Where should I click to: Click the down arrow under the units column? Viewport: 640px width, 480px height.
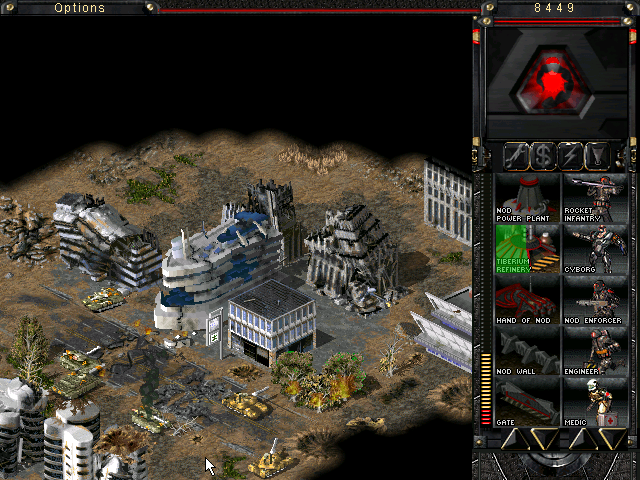click(x=611, y=439)
